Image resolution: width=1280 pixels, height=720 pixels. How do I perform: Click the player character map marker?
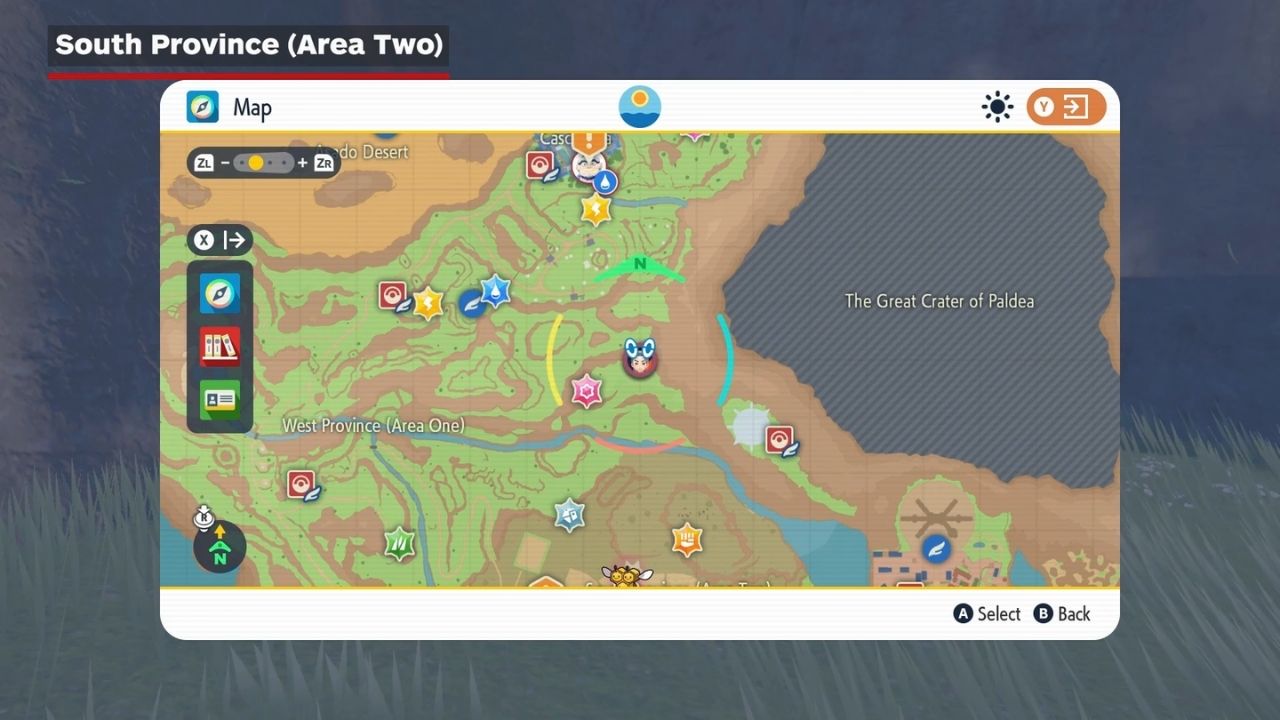coord(639,357)
